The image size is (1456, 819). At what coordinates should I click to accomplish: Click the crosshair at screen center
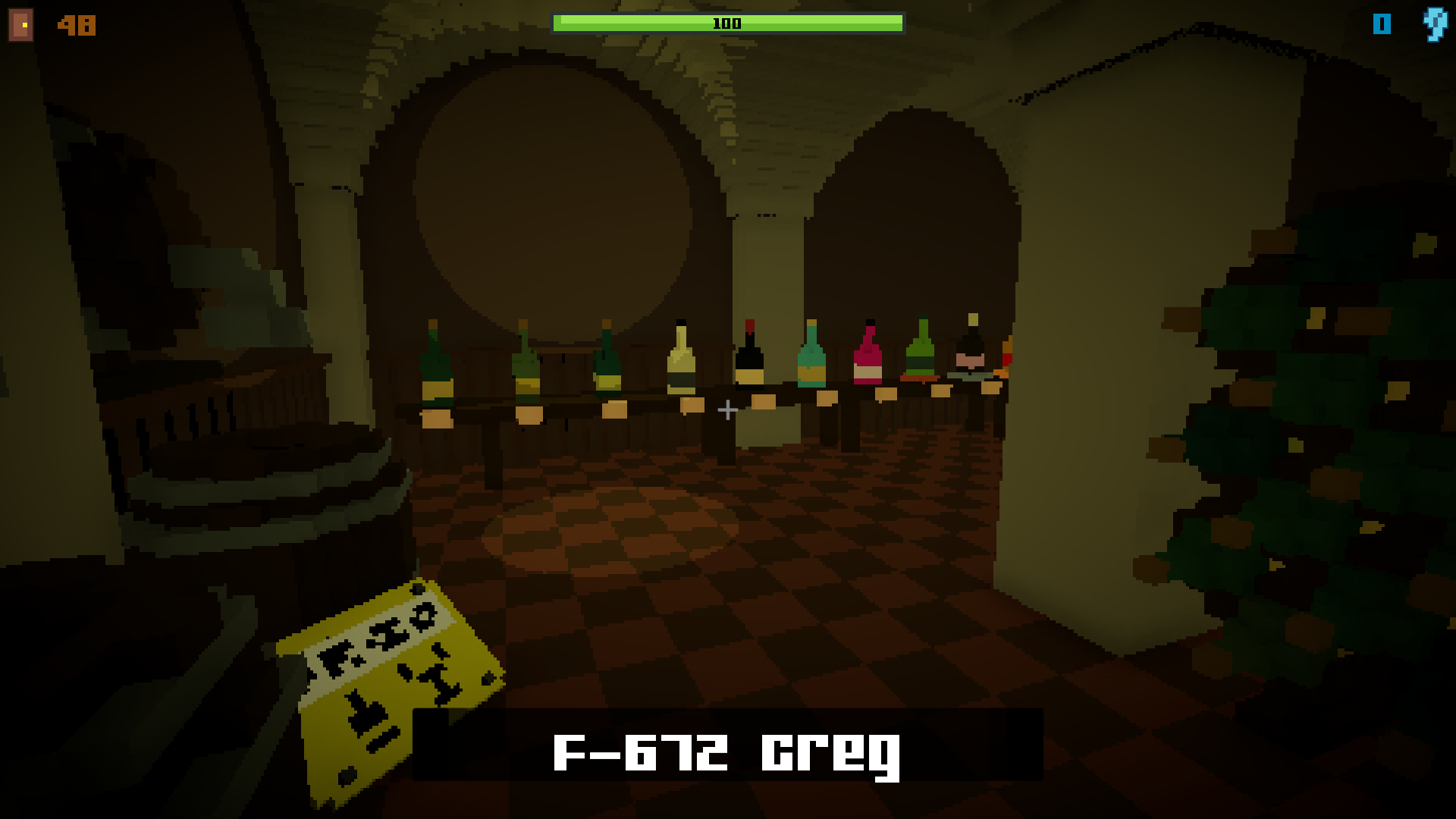point(726,410)
